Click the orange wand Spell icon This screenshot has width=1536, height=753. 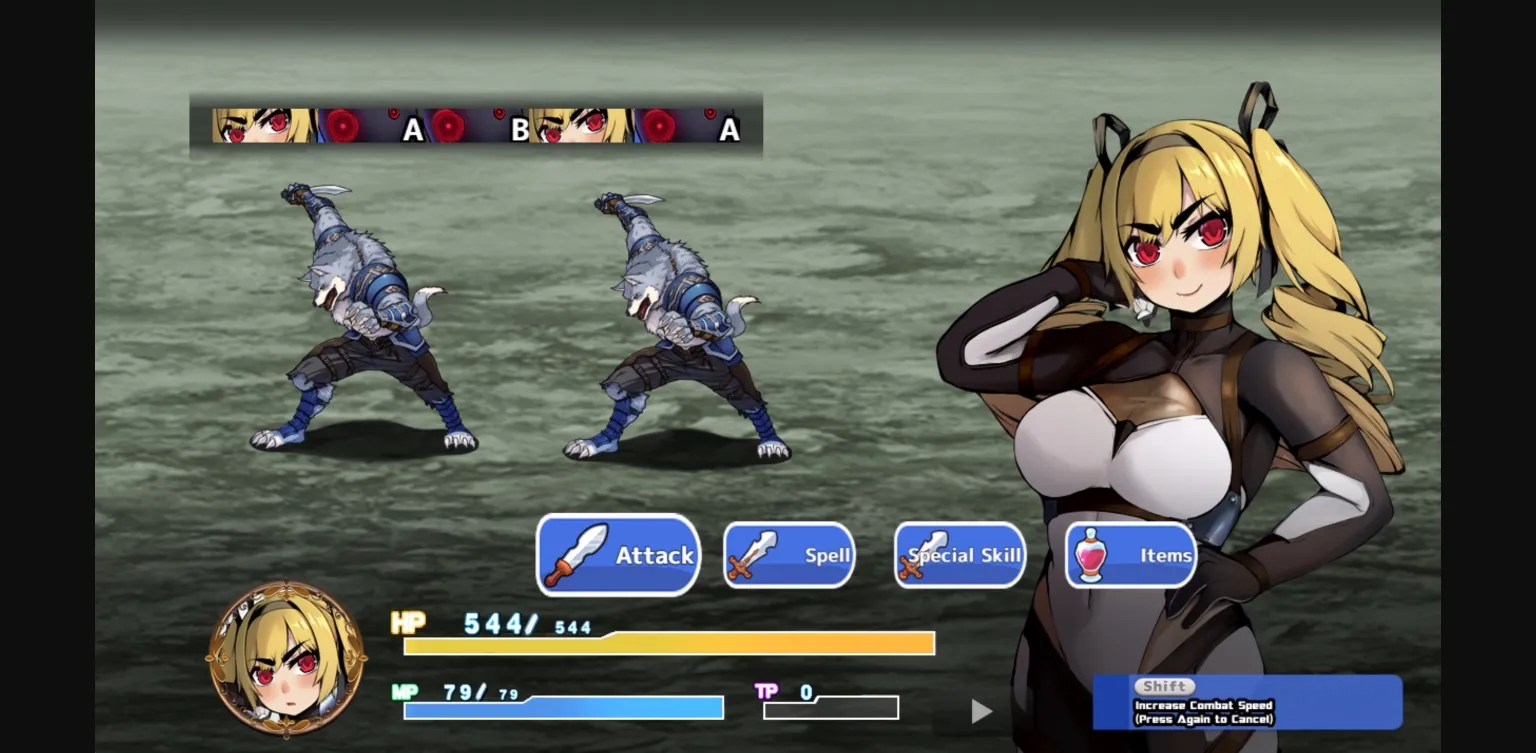point(749,555)
